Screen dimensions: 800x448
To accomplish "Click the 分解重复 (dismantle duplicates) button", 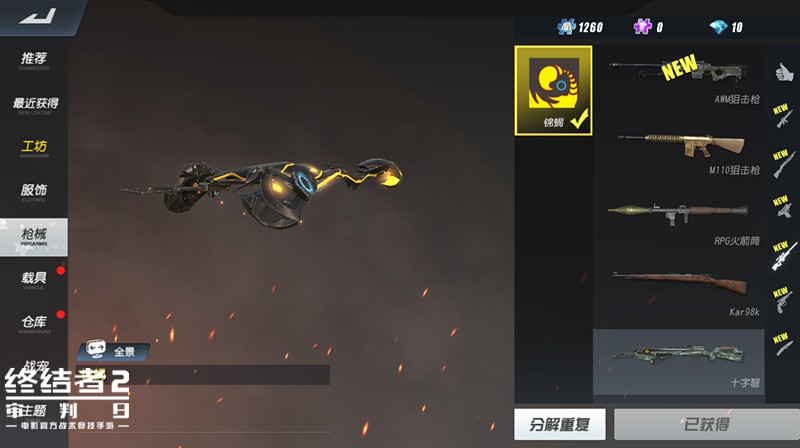I will (559, 424).
